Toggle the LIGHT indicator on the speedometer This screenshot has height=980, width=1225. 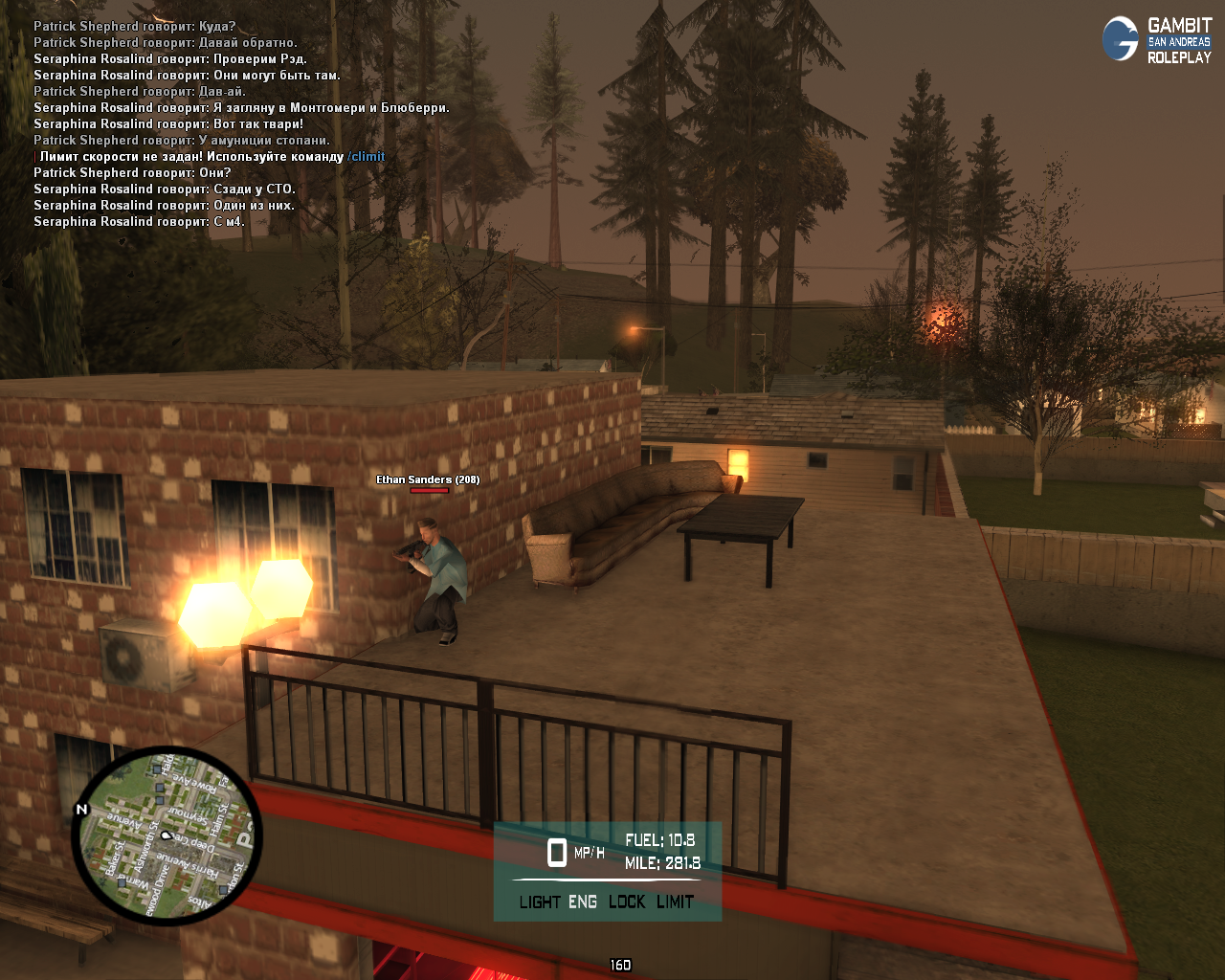(540, 902)
